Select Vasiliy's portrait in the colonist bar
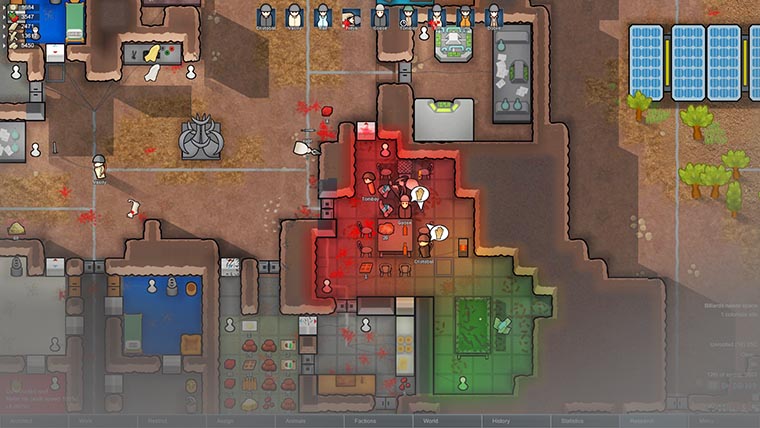Screen dimensions: 760x428 (x=294, y=16)
